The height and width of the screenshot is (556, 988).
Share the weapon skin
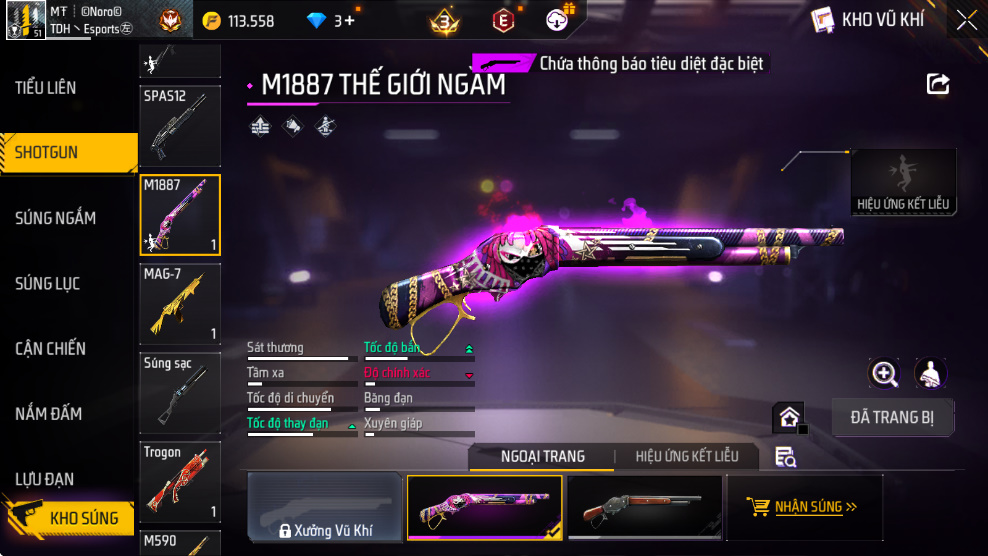[x=938, y=84]
